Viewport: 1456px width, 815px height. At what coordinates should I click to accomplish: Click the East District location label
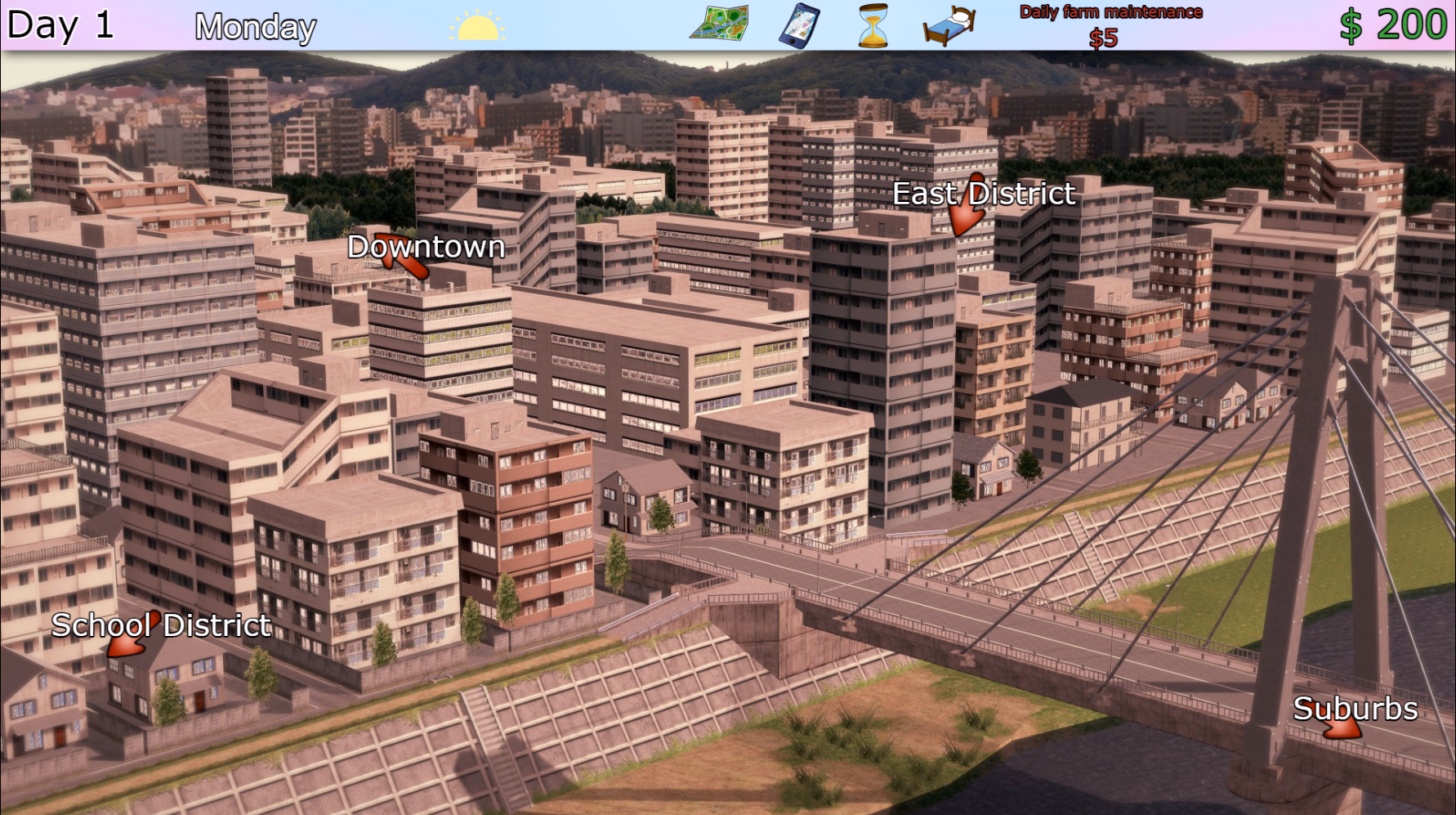985,194
